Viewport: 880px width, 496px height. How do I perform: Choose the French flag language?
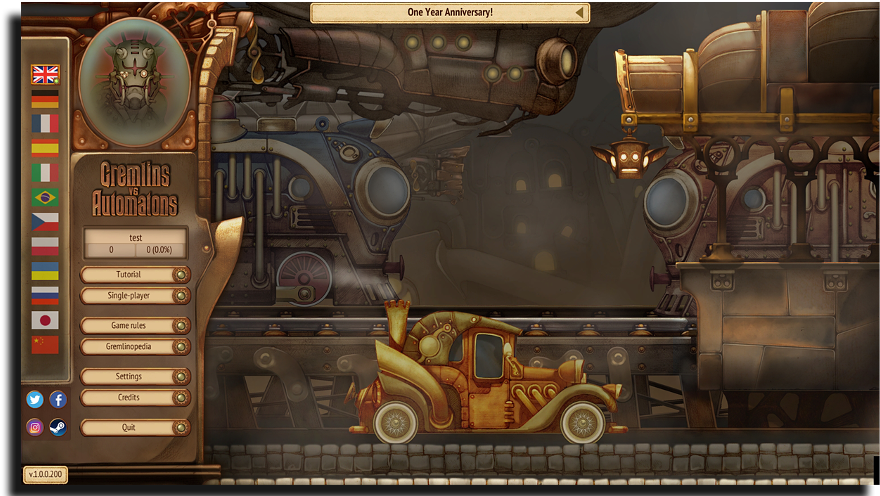pos(45,123)
